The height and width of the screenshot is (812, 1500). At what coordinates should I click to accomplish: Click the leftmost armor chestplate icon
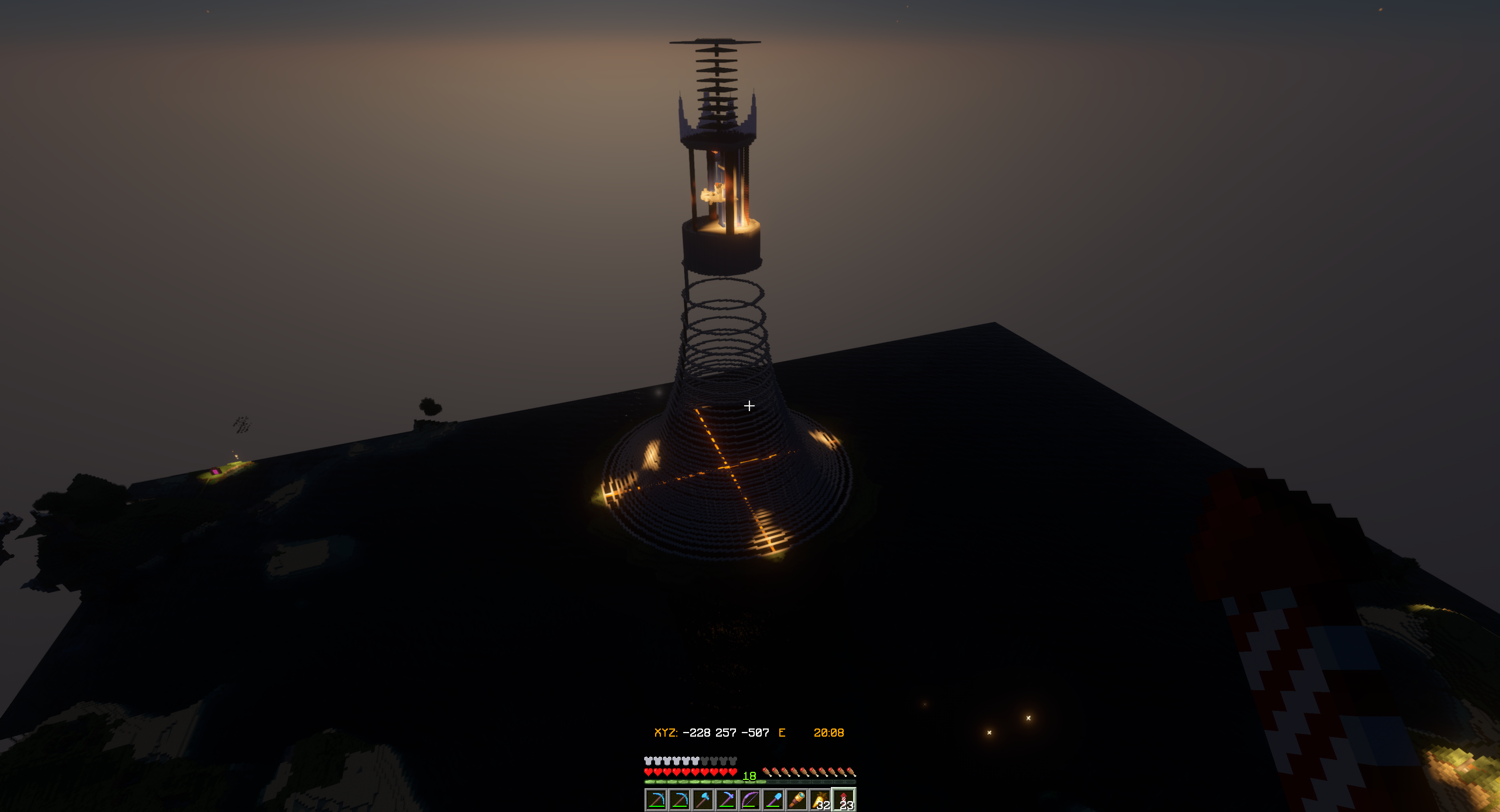pos(649,761)
